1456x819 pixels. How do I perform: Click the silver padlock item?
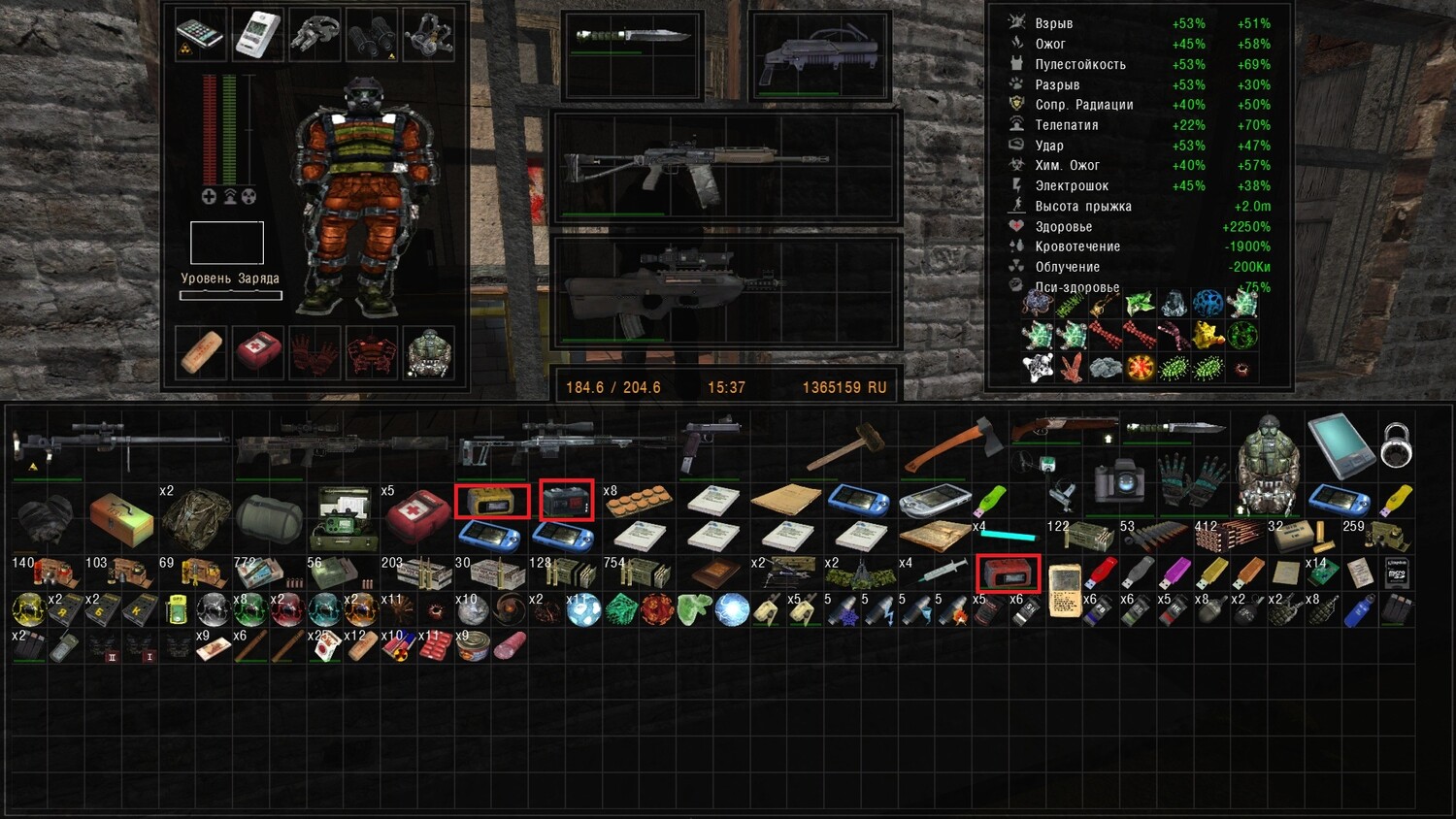(x=1396, y=443)
